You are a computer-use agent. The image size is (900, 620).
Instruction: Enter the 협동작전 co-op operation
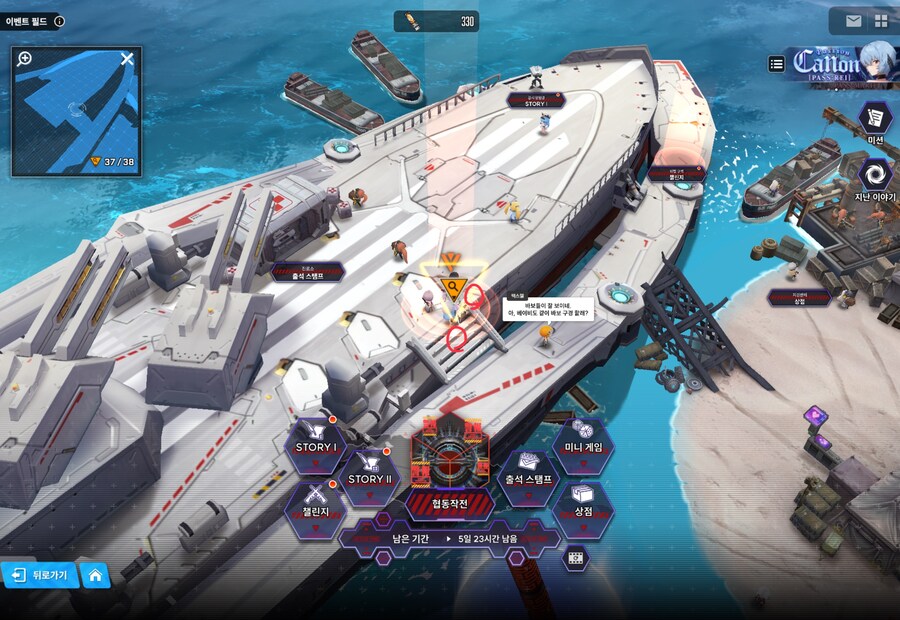[450, 465]
